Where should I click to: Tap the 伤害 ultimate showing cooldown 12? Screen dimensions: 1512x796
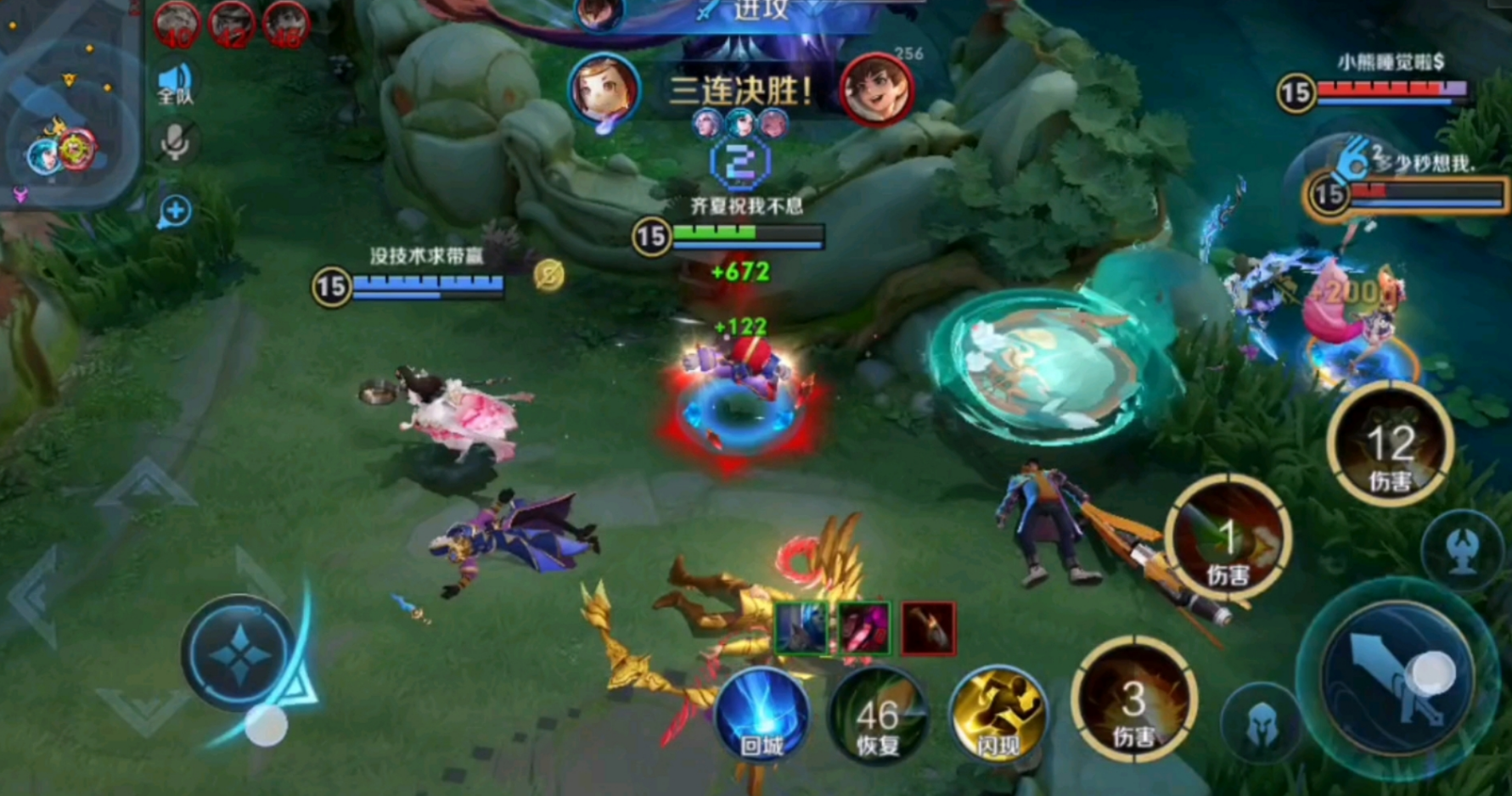pos(1390,445)
